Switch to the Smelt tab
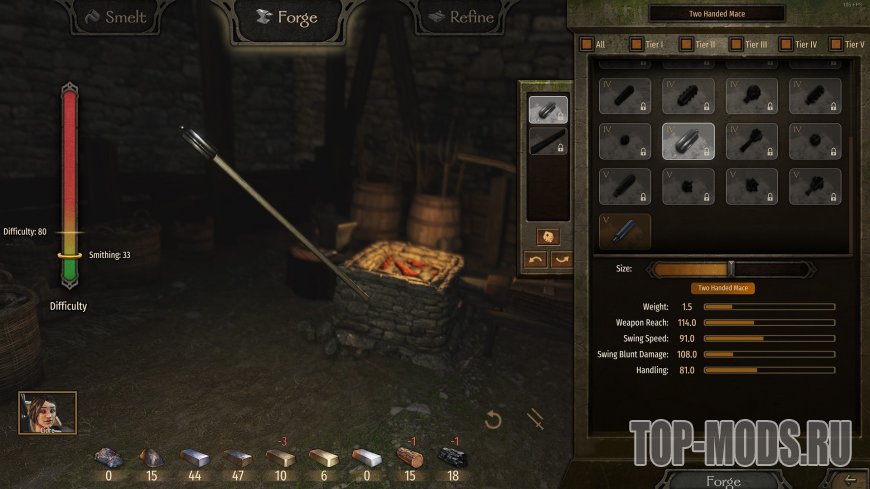 117,18
